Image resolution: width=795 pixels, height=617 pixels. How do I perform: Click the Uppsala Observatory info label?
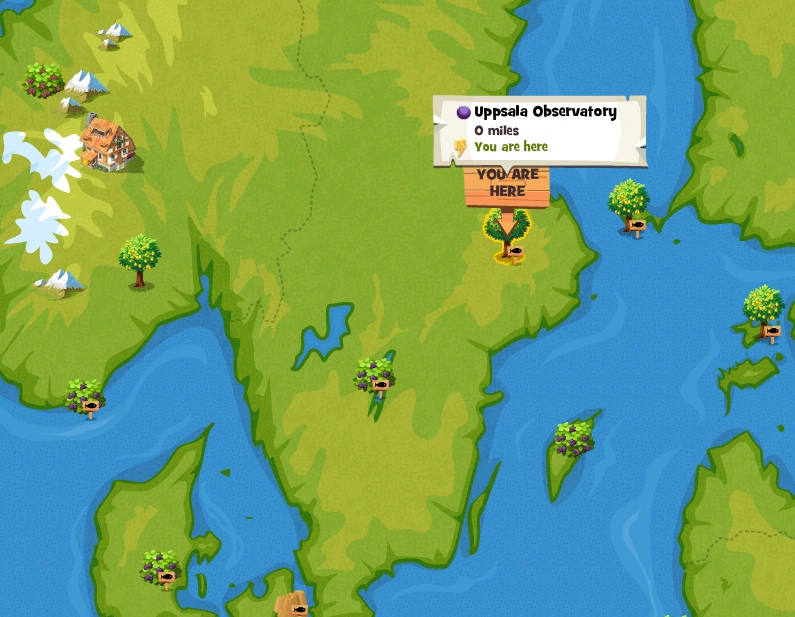539,129
